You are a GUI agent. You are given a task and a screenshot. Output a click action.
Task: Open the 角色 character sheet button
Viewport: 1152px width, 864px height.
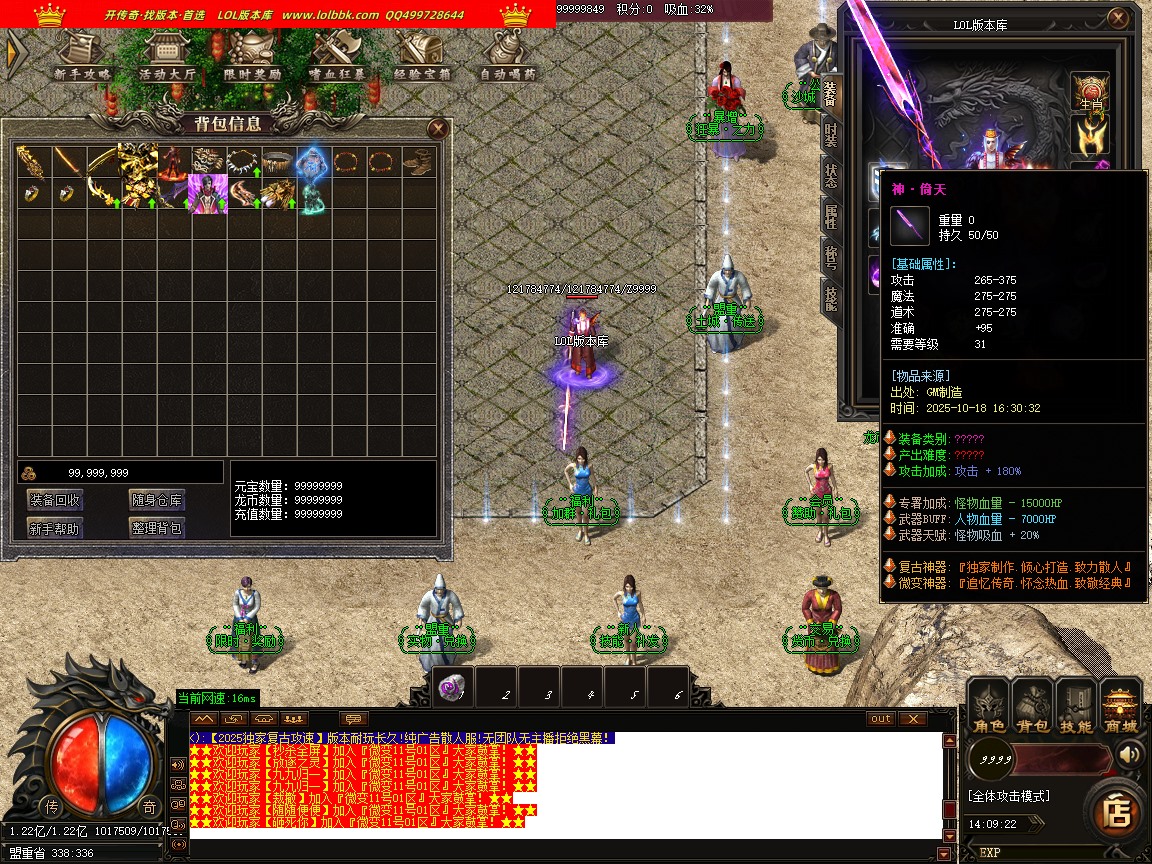click(x=989, y=705)
